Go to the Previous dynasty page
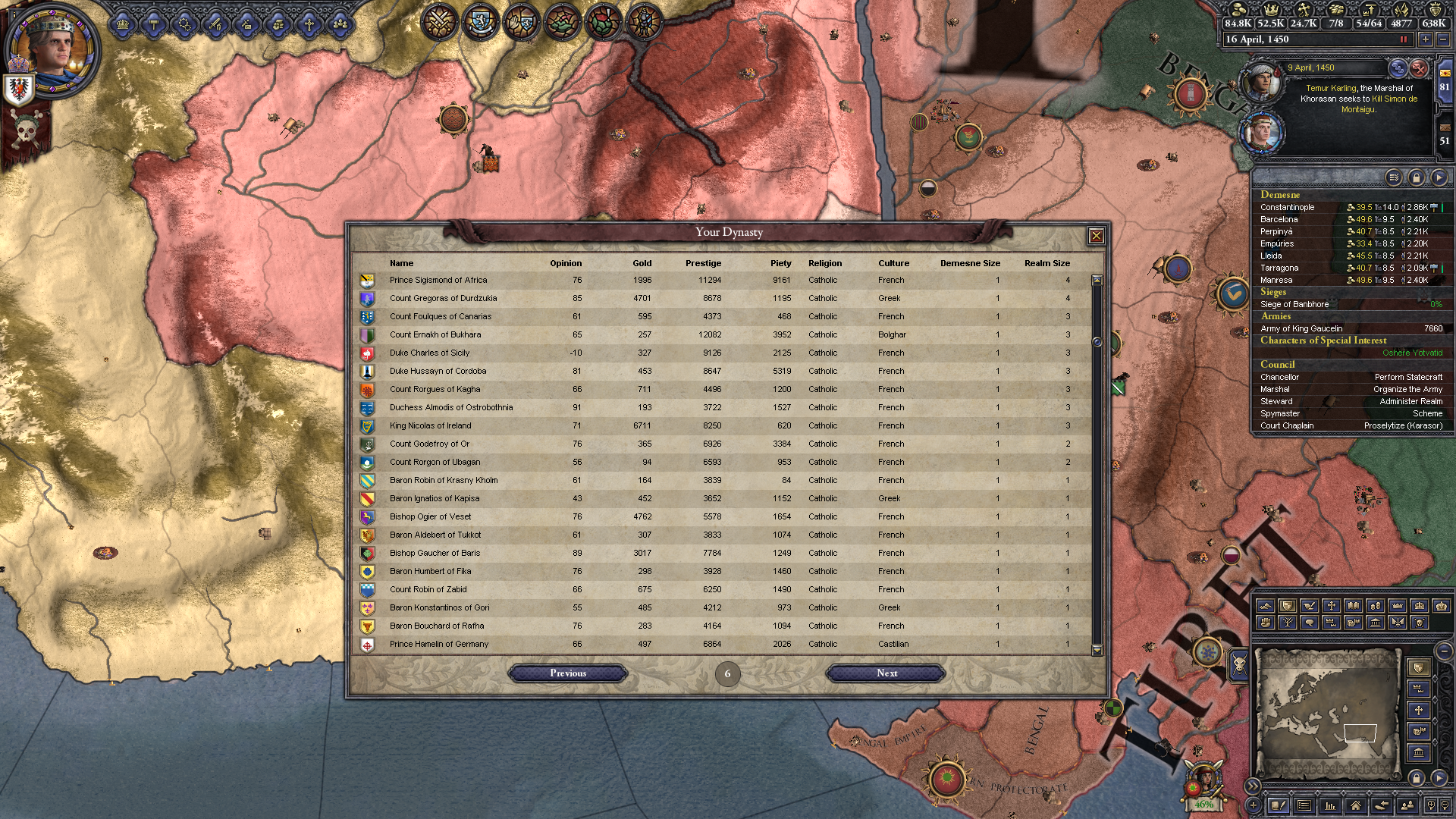Screen dimensions: 1456x819 [568, 673]
